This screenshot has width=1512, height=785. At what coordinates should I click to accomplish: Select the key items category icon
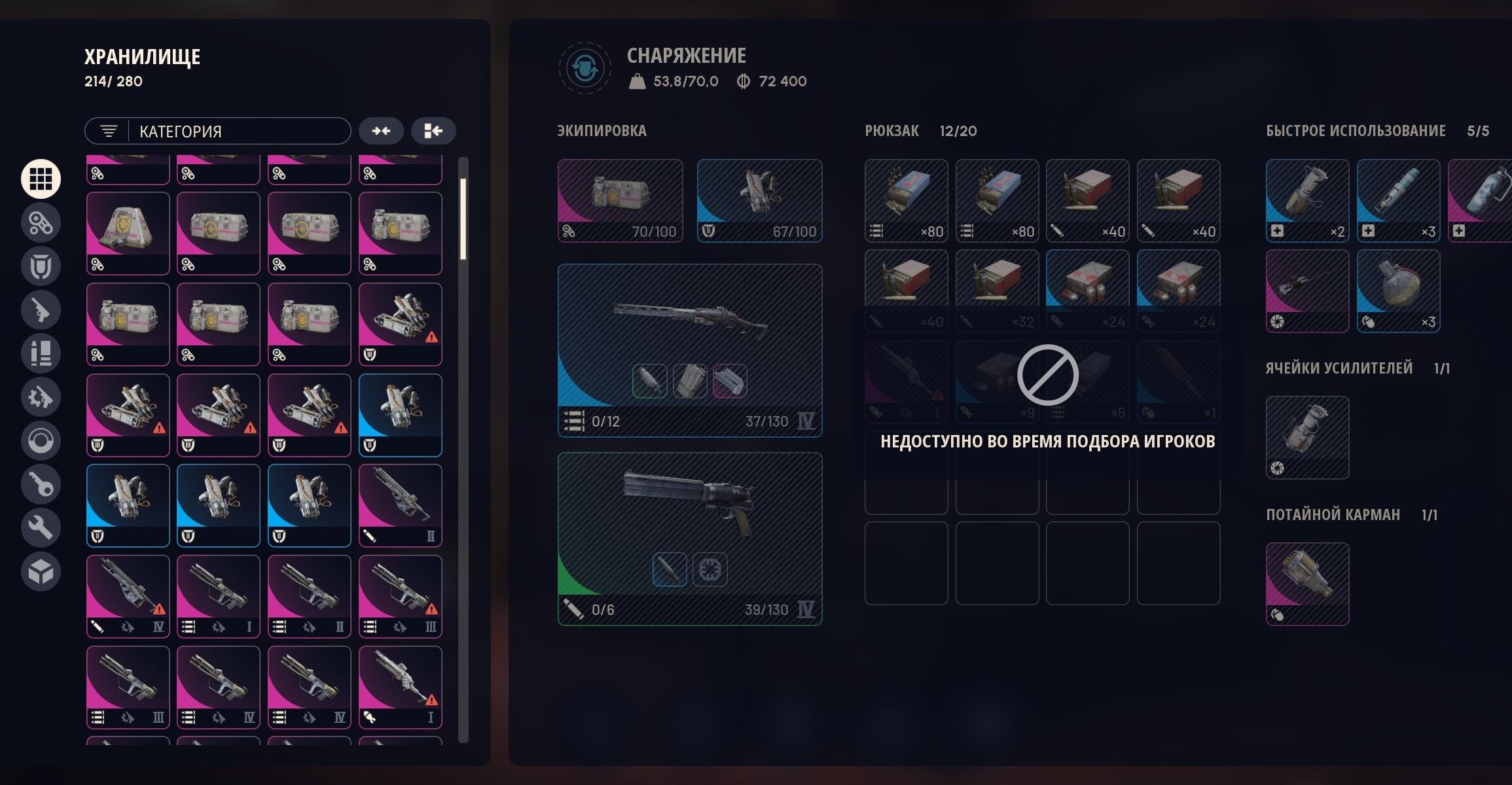pyautogui.click(x=41, y=483)
